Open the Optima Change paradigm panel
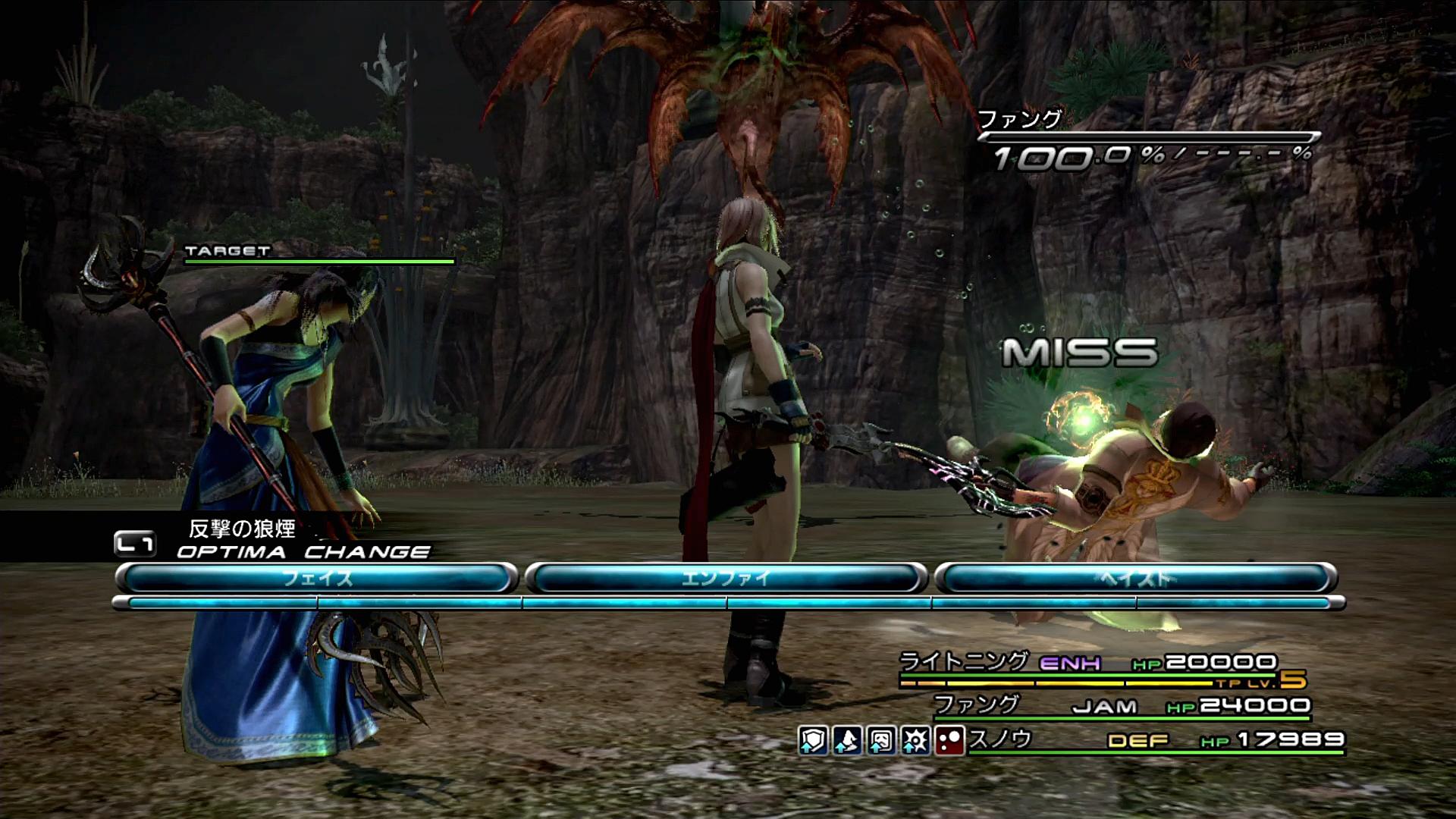This screenshot has width=1456, height=819. pyautogui.click(x=303, y=551)
